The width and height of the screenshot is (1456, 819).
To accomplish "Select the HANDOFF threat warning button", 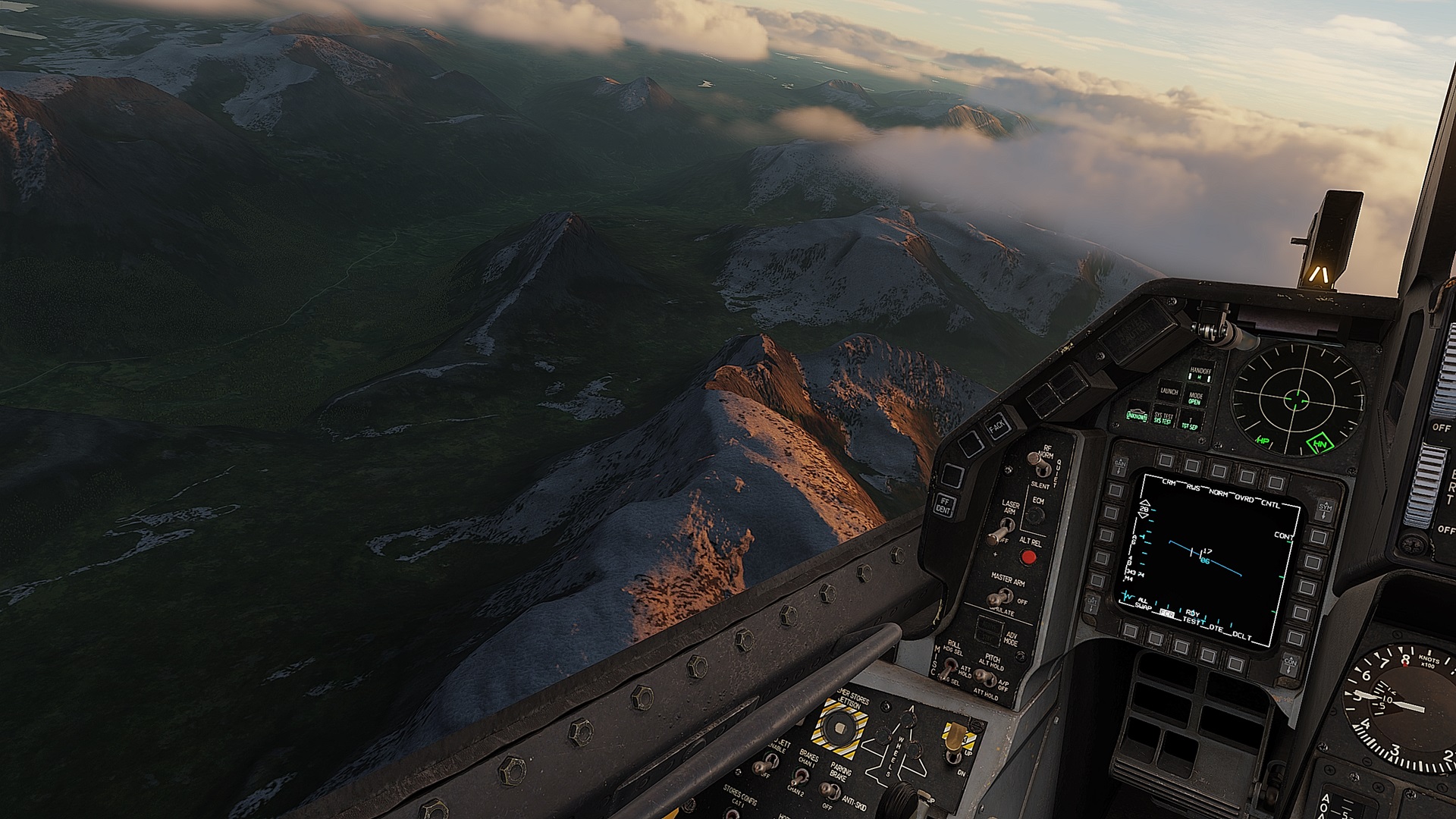I will 1200,373.
